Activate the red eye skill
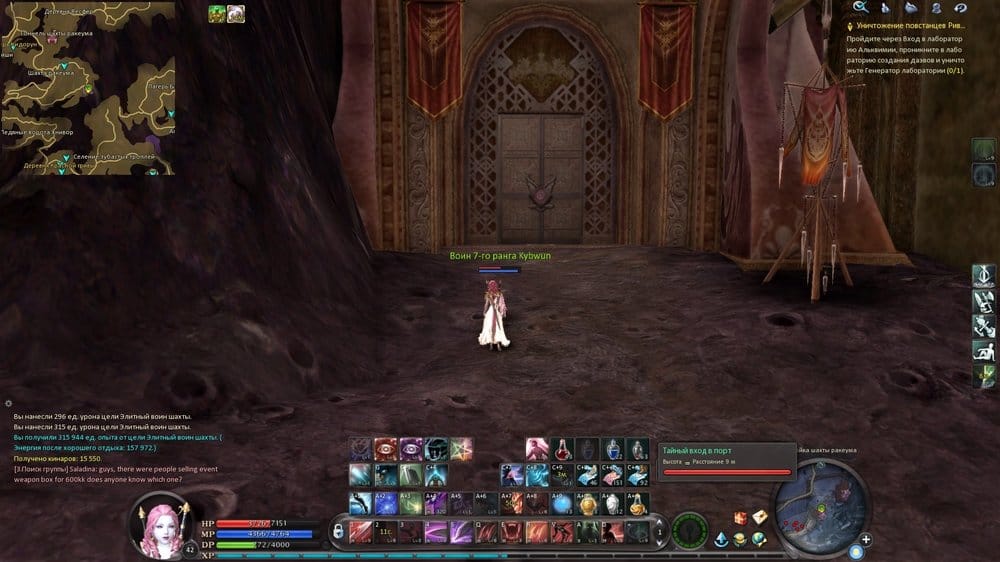1000x562 pixels. coord(386,449)
